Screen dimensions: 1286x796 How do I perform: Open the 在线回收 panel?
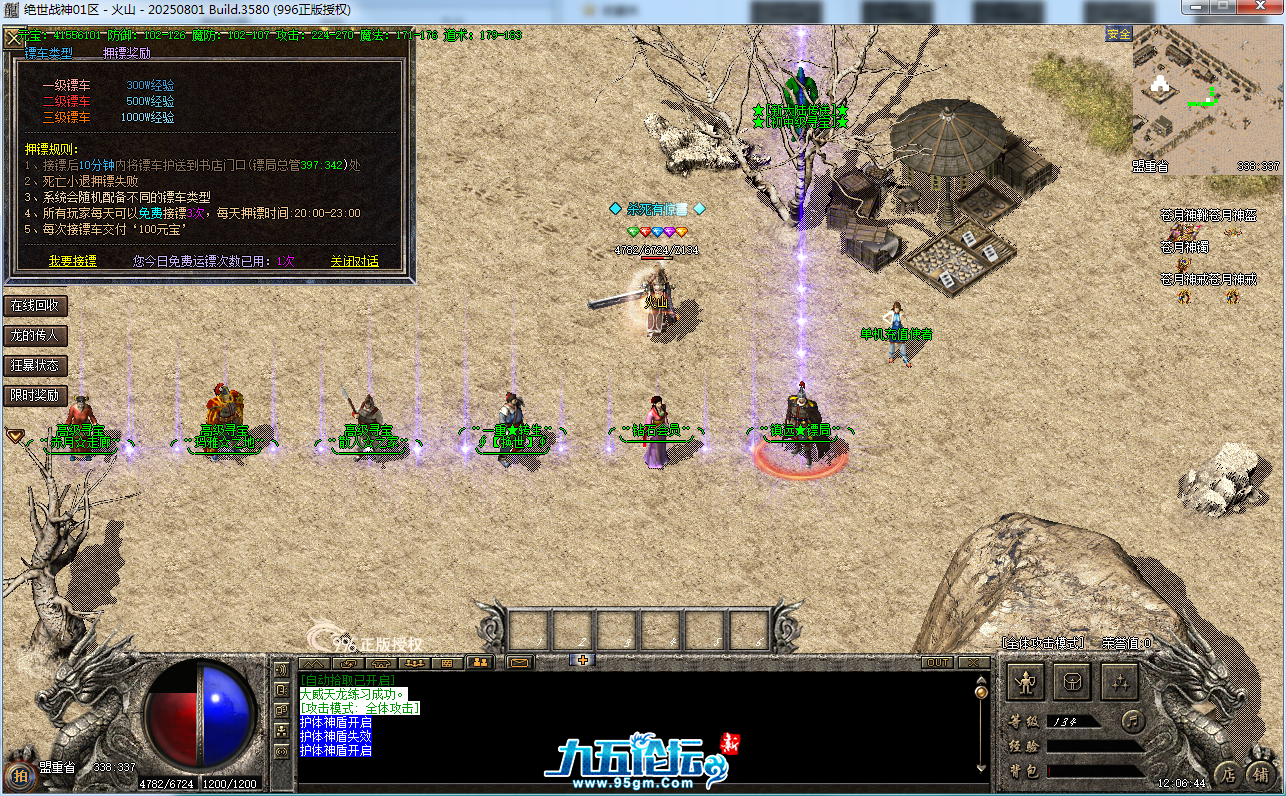35,305
